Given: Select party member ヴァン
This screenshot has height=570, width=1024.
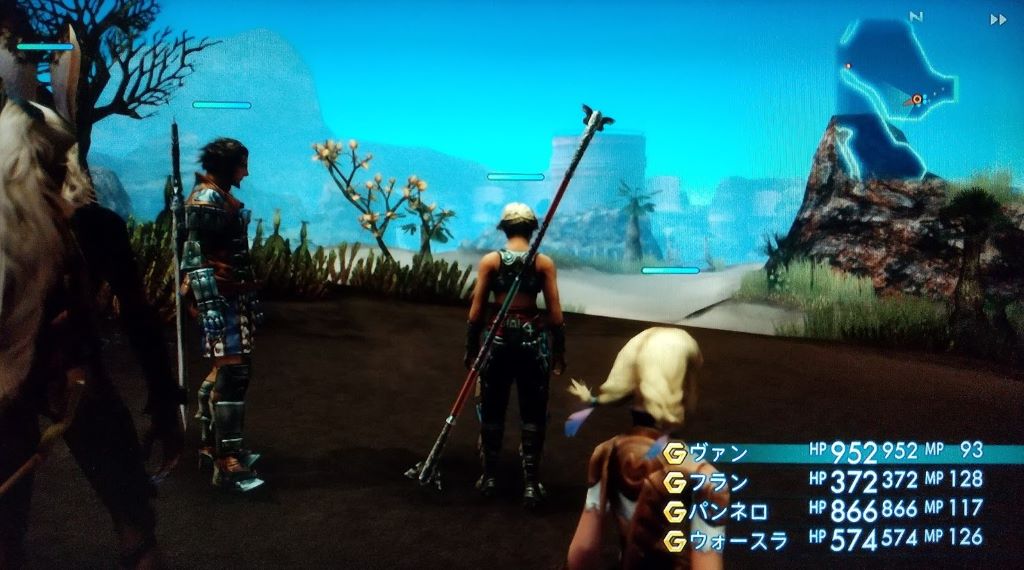Looking at the screenshot, I should tap(719, 452).
